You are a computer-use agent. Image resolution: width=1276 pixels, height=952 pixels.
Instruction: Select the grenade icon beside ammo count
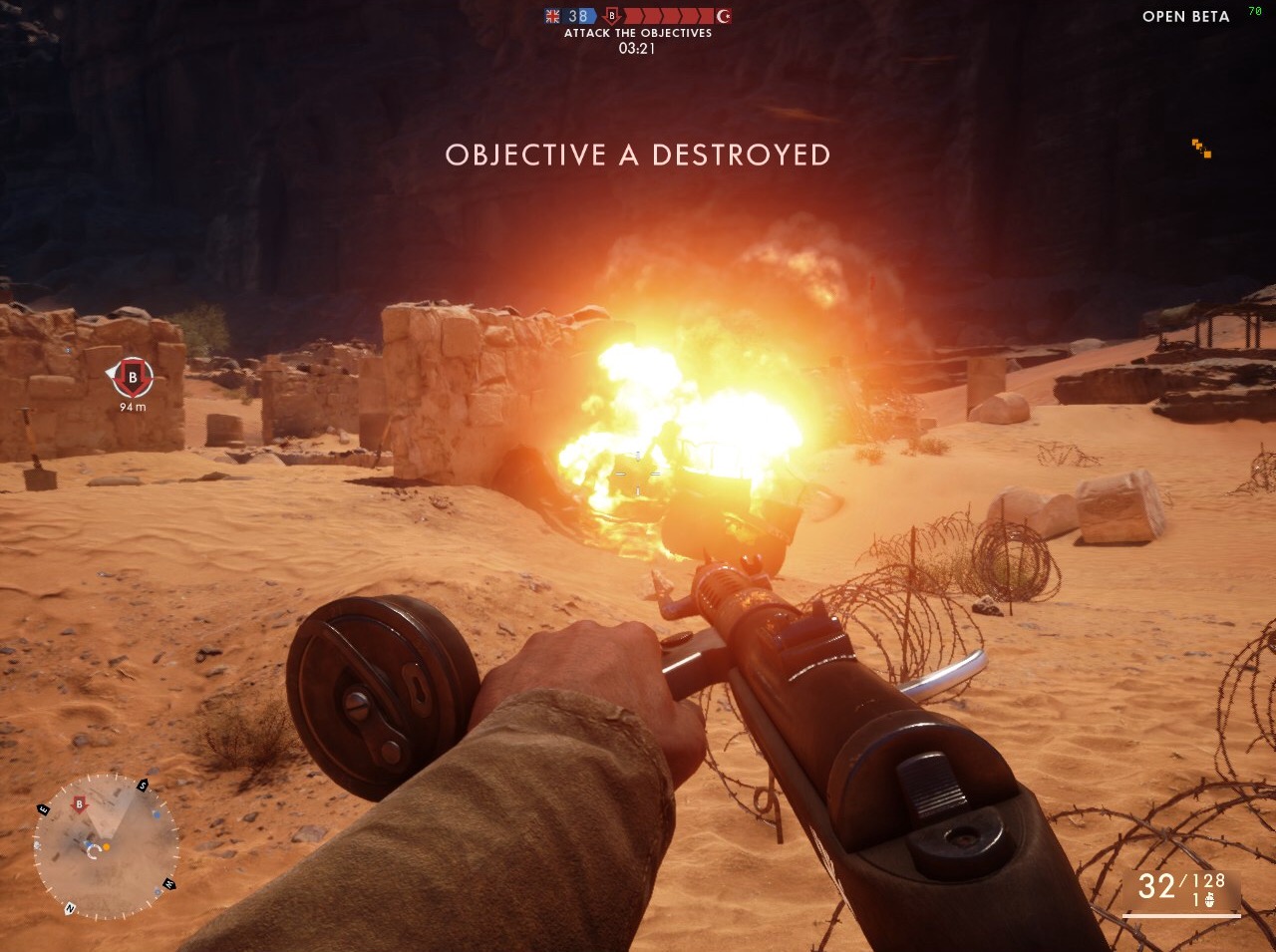click(x=1209, y=900)
